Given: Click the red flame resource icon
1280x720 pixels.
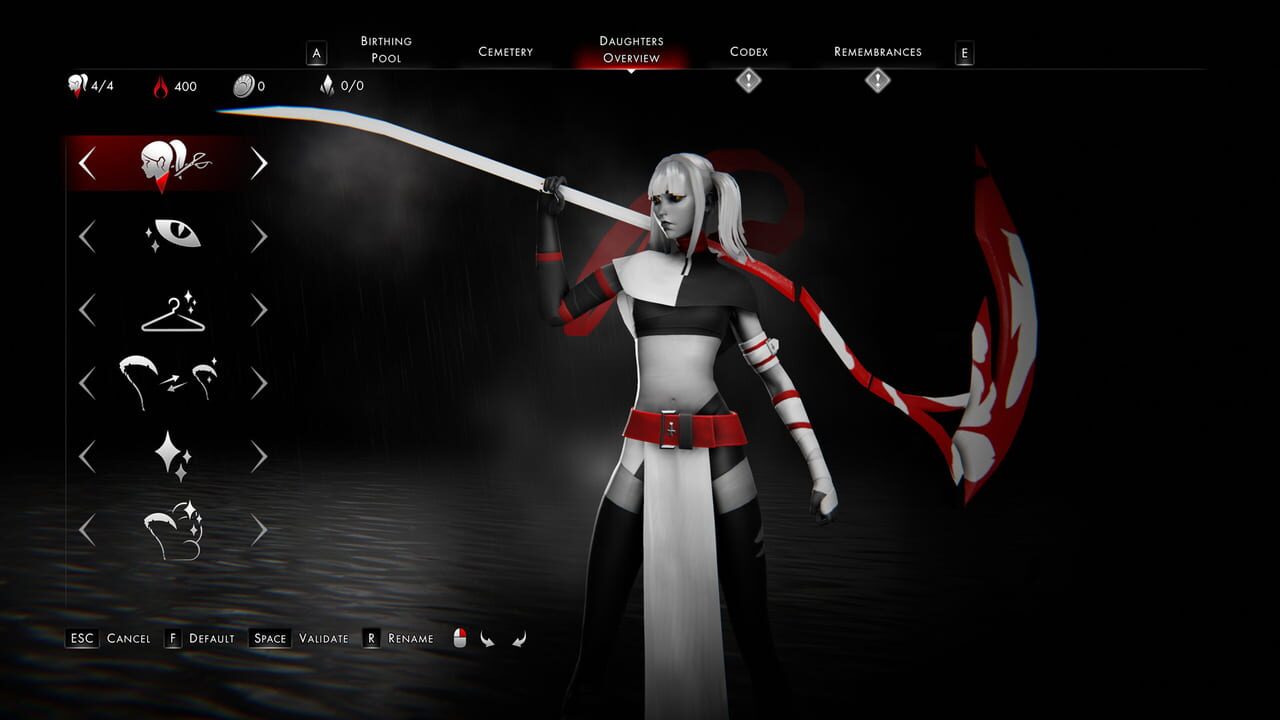Looking at the screenshot, I should point(162,85).
